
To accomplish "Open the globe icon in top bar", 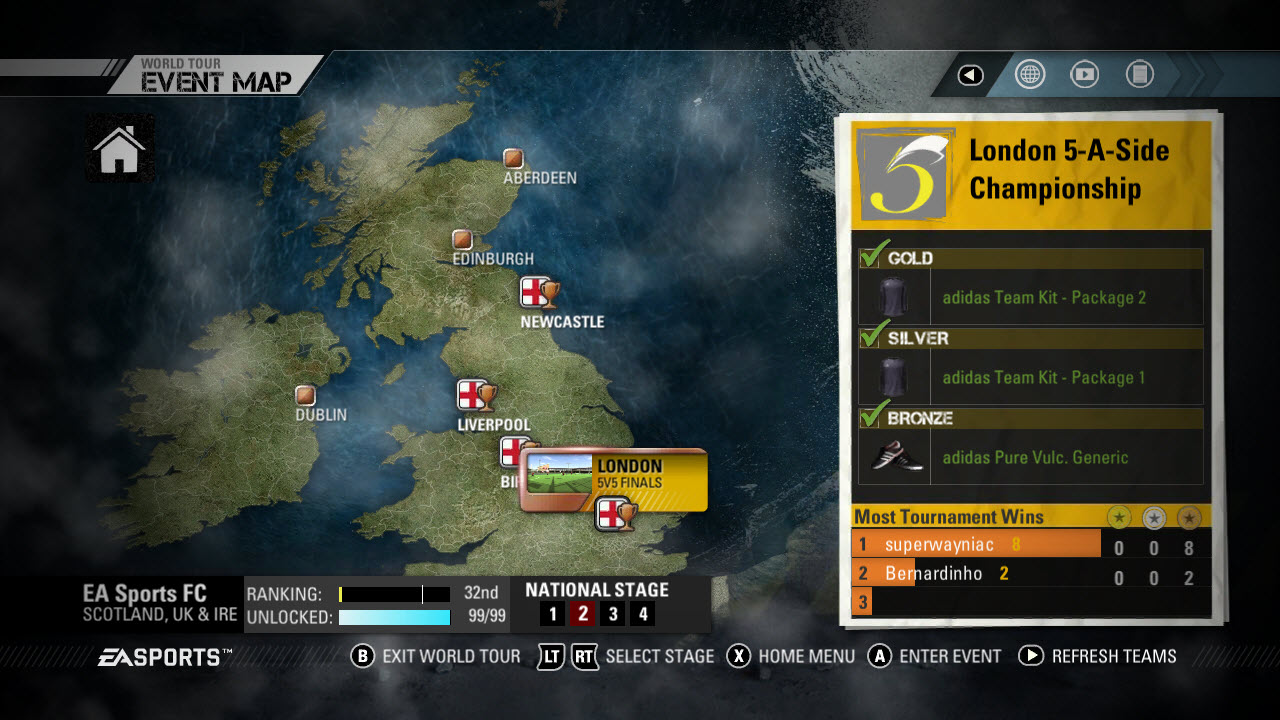I will pos(1030,75).
